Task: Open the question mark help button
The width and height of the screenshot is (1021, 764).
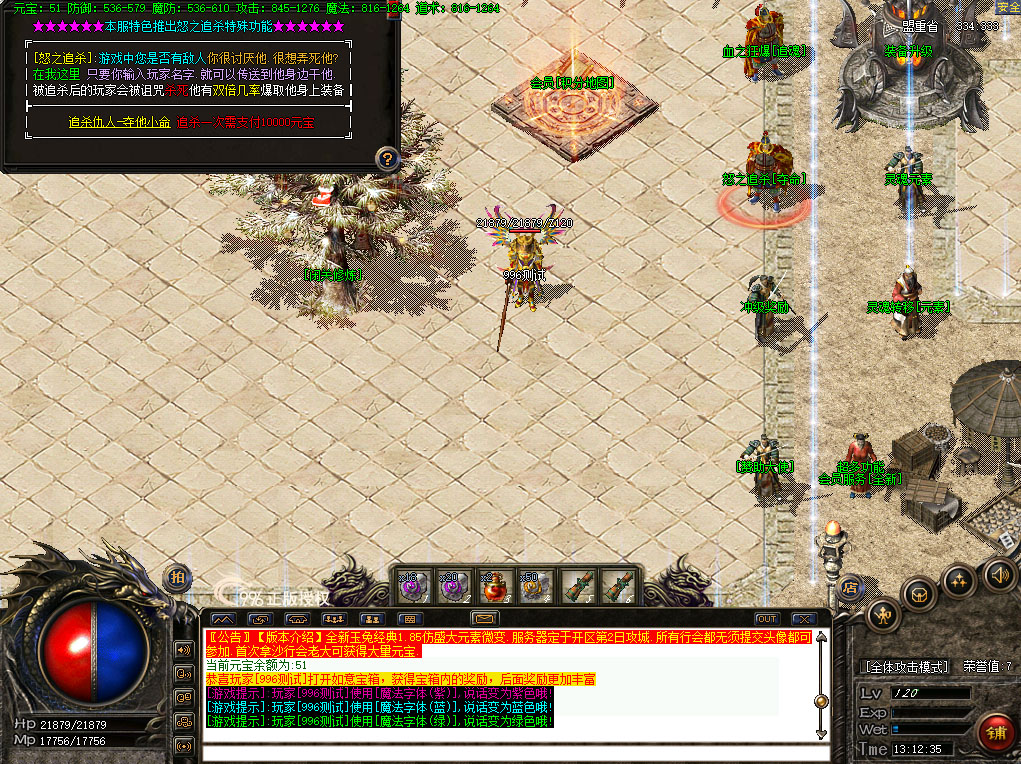Action: pyautogui.click(x=388, y=158)
